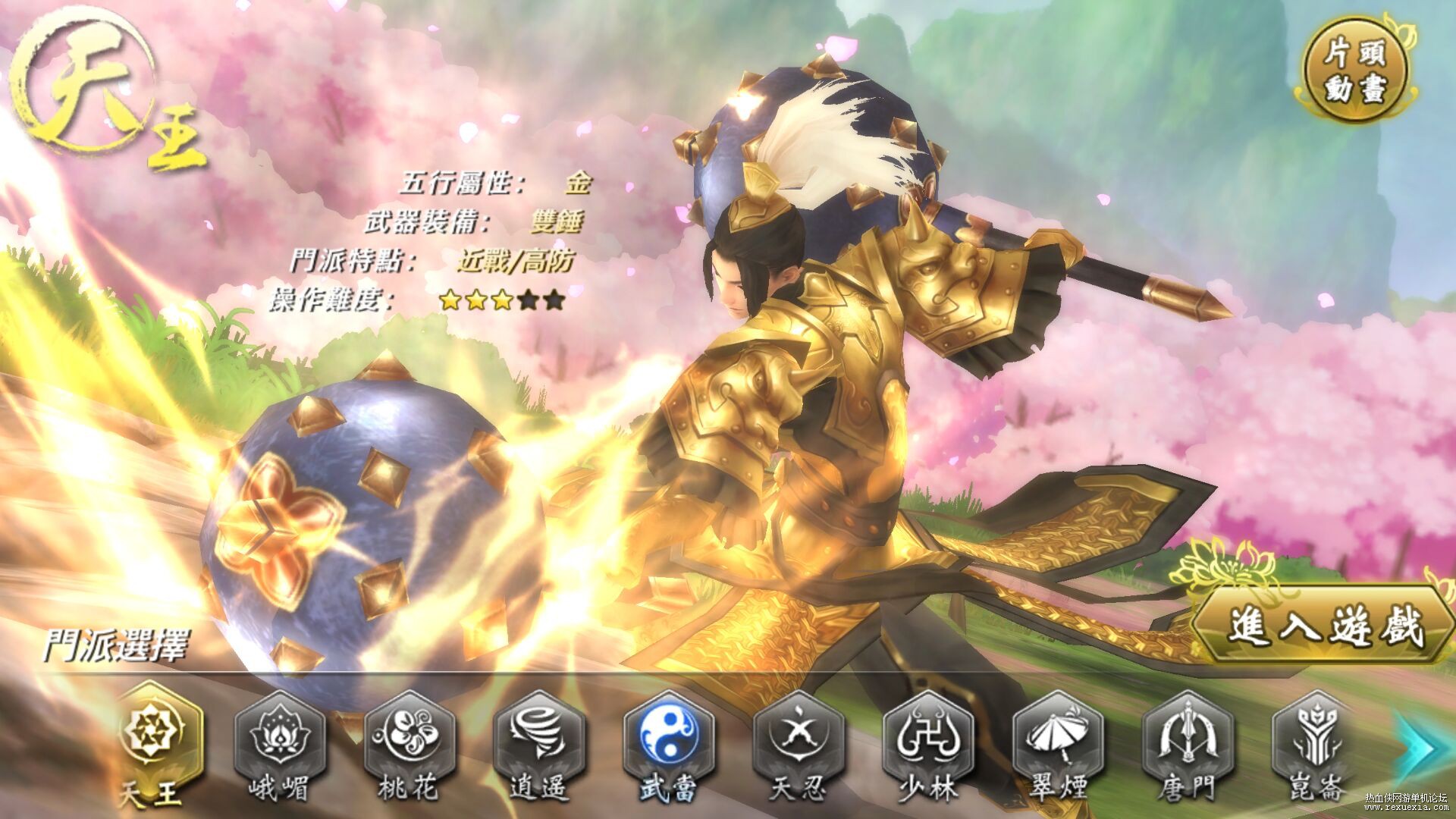Pick the 少林 faction icon
Image resolution: width=1456 pixels, height=819 pixels.
(927, 733)
